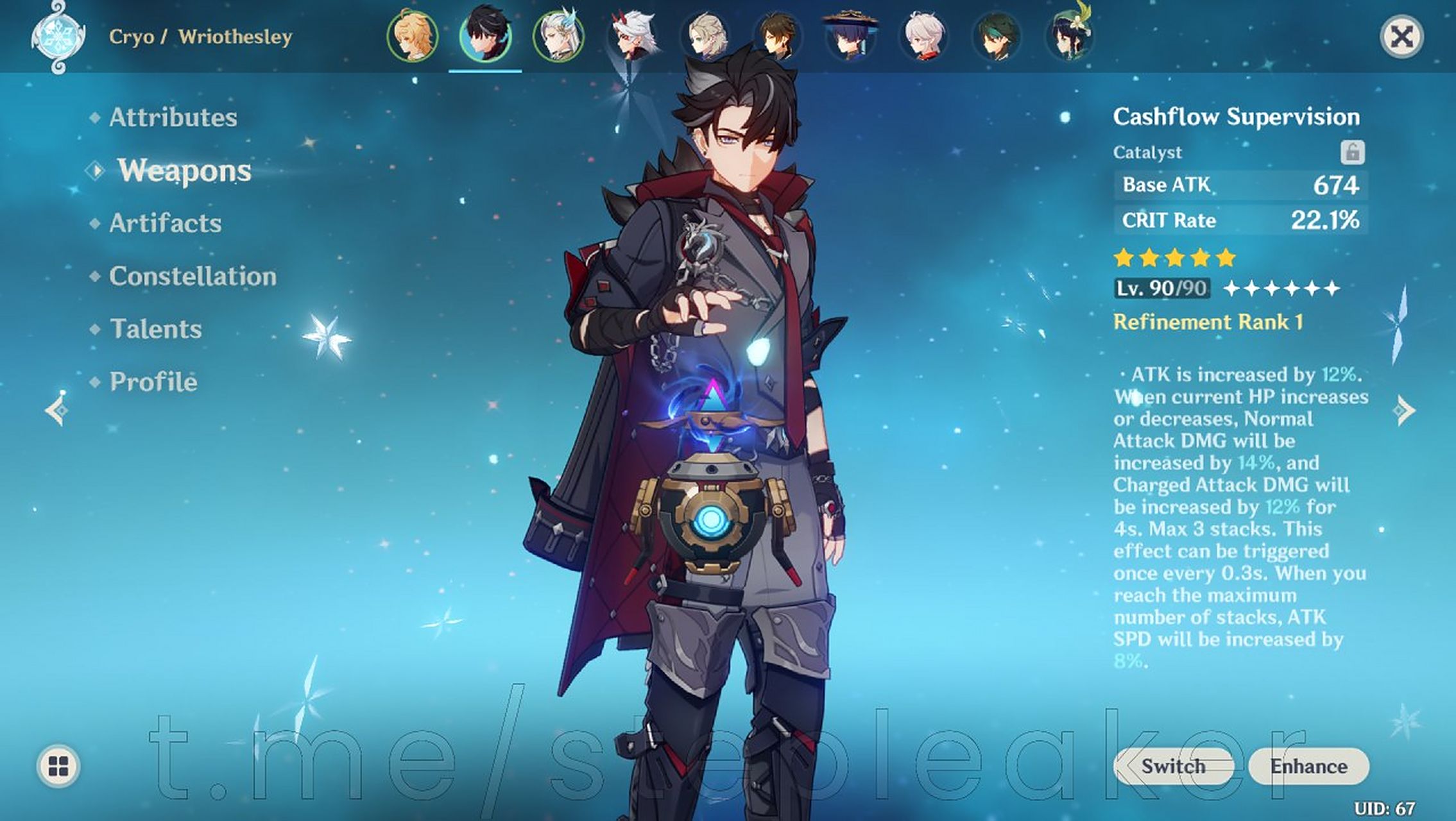Select the Weapons menu entry
1456x821 pixels.
[184, 171]
